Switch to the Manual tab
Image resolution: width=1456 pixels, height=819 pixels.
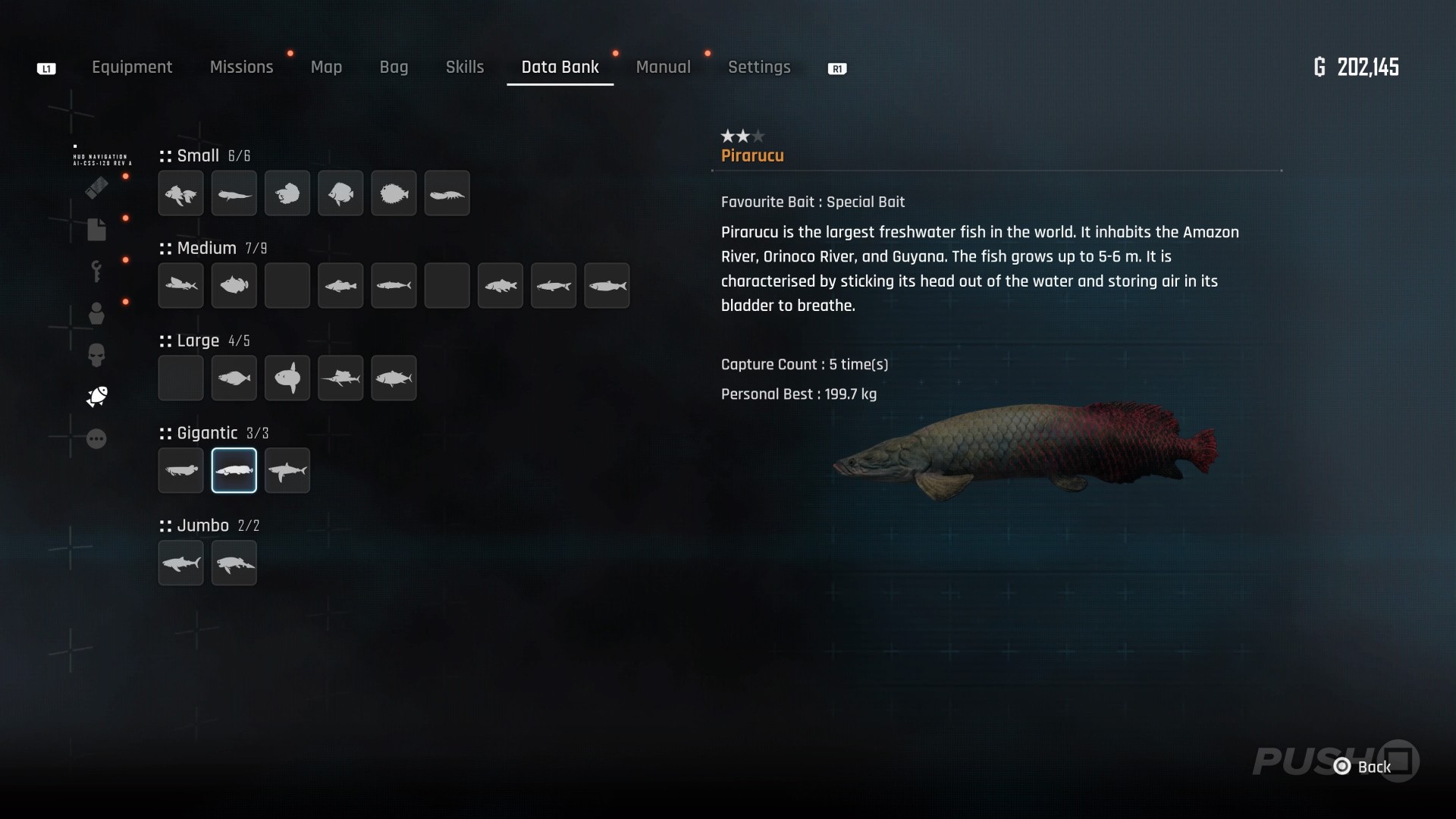tap(663, 67)
